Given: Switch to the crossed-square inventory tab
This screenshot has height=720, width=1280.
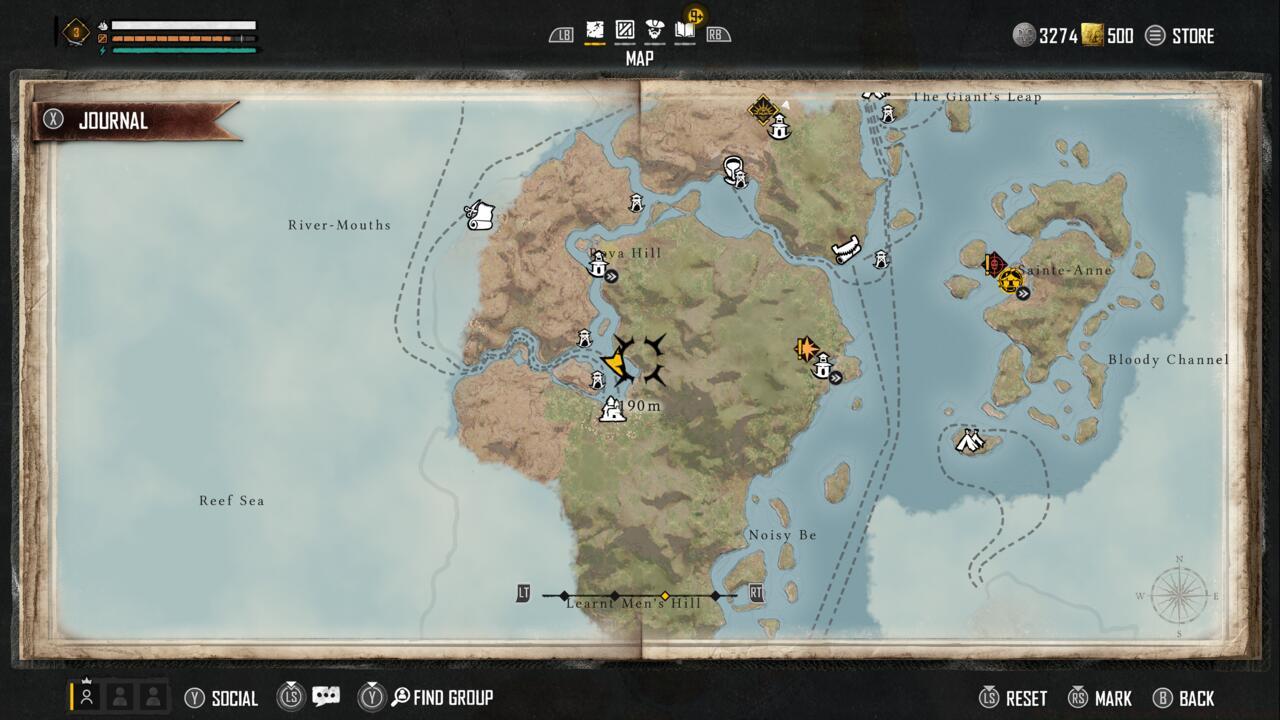Looking at the screenshot, I should click(625, 31).
